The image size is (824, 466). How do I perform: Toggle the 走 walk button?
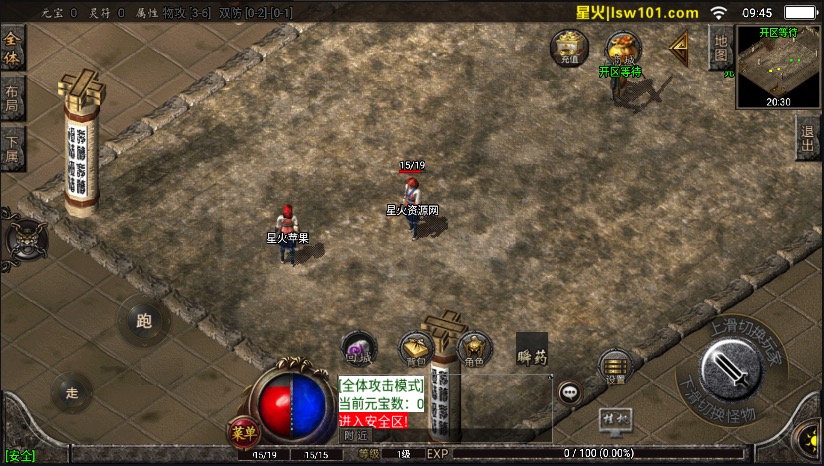pyautogui.click(x=71, y=391)
